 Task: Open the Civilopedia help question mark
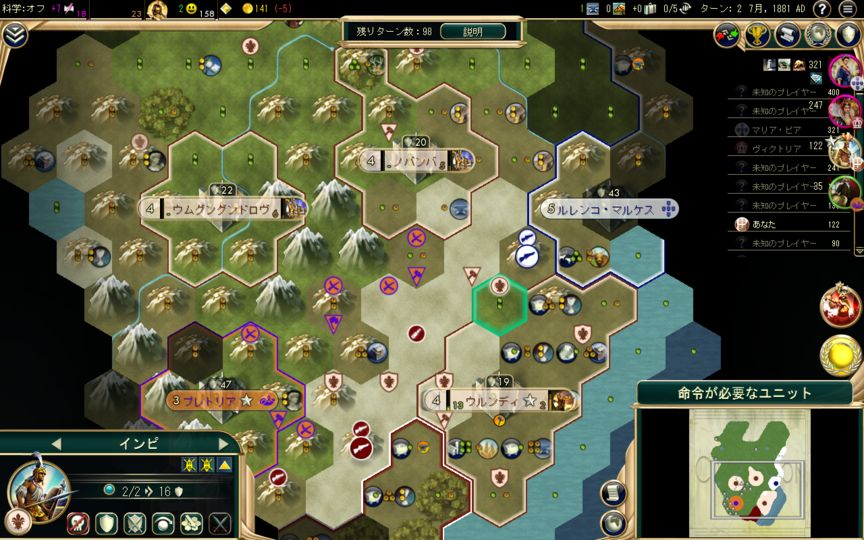tap(821, 9)
